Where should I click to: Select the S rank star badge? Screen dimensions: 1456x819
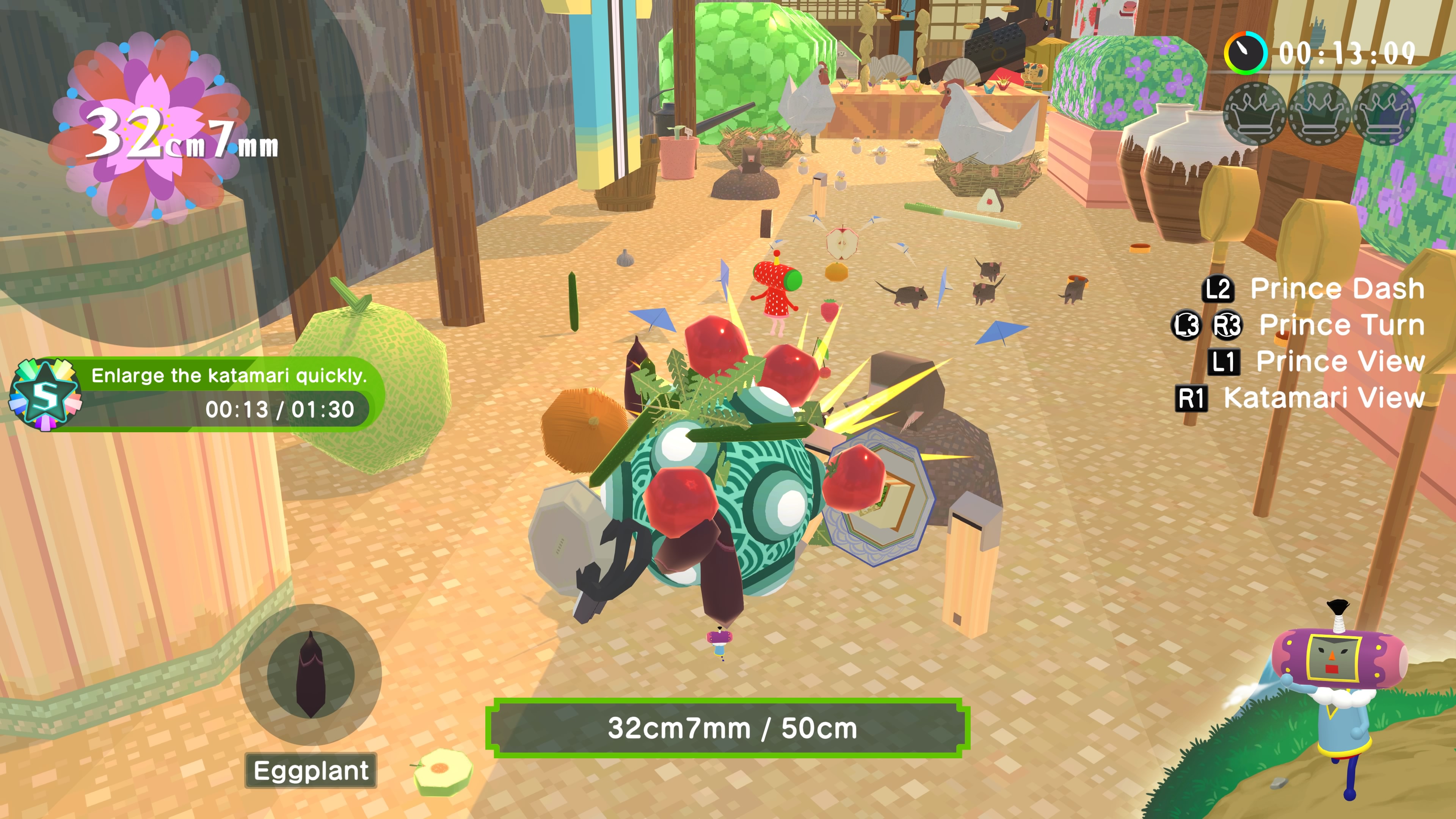(x=45, y=394)
